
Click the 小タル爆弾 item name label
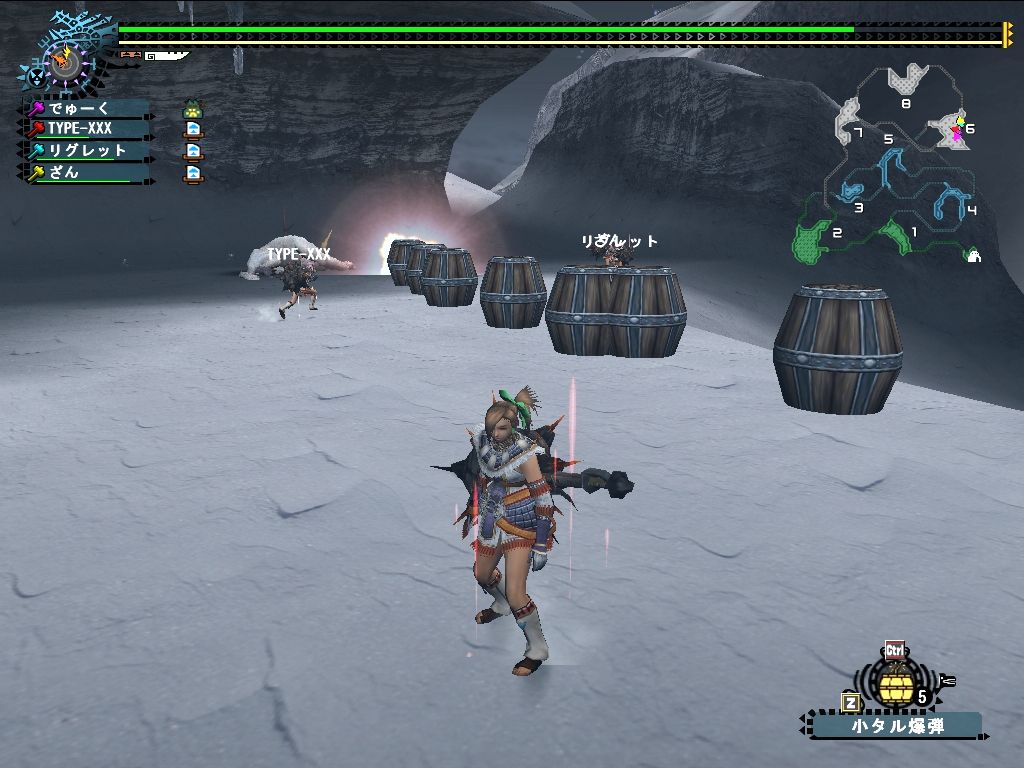896,725
